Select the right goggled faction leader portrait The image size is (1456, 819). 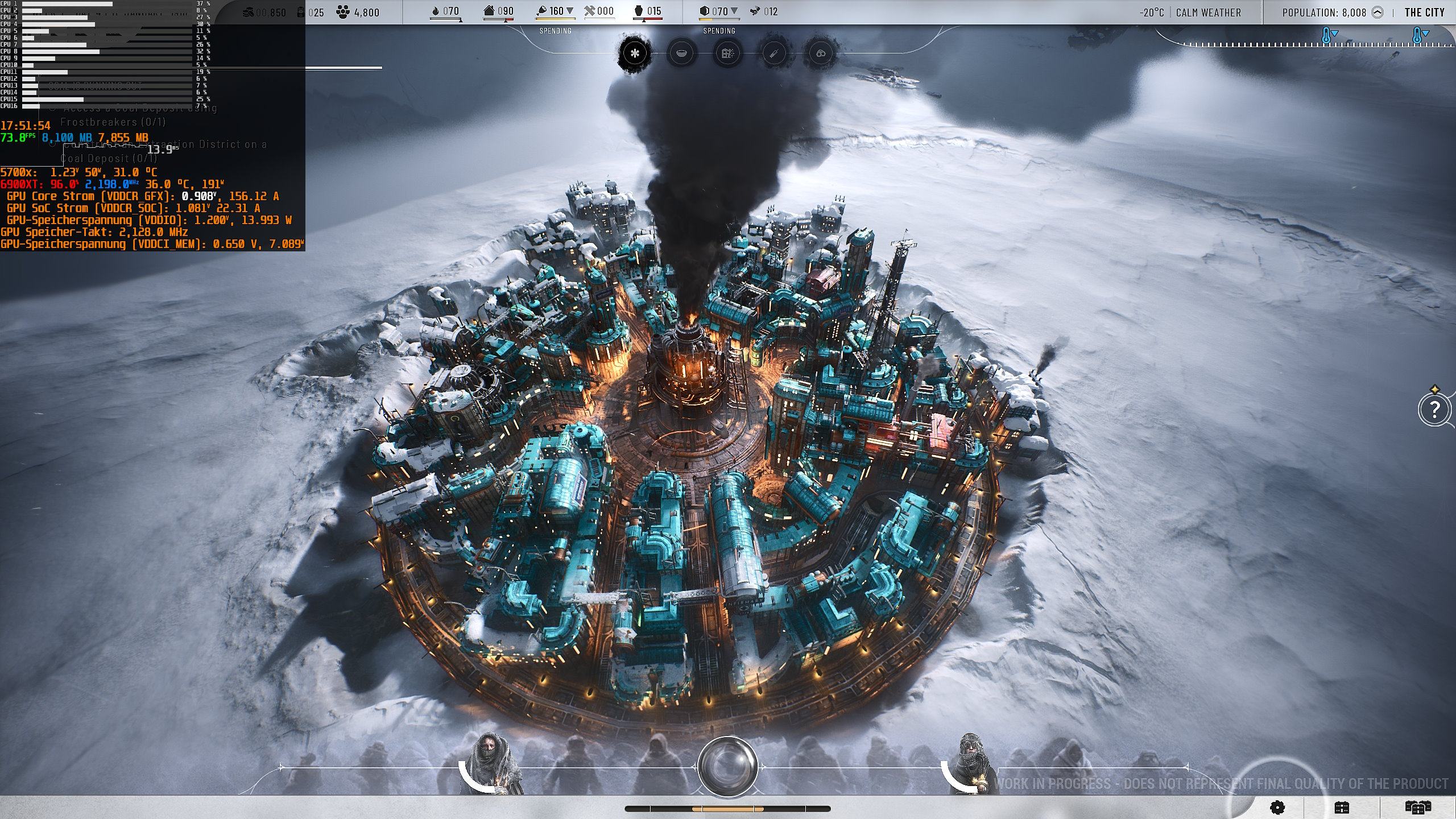pos(970,763)
